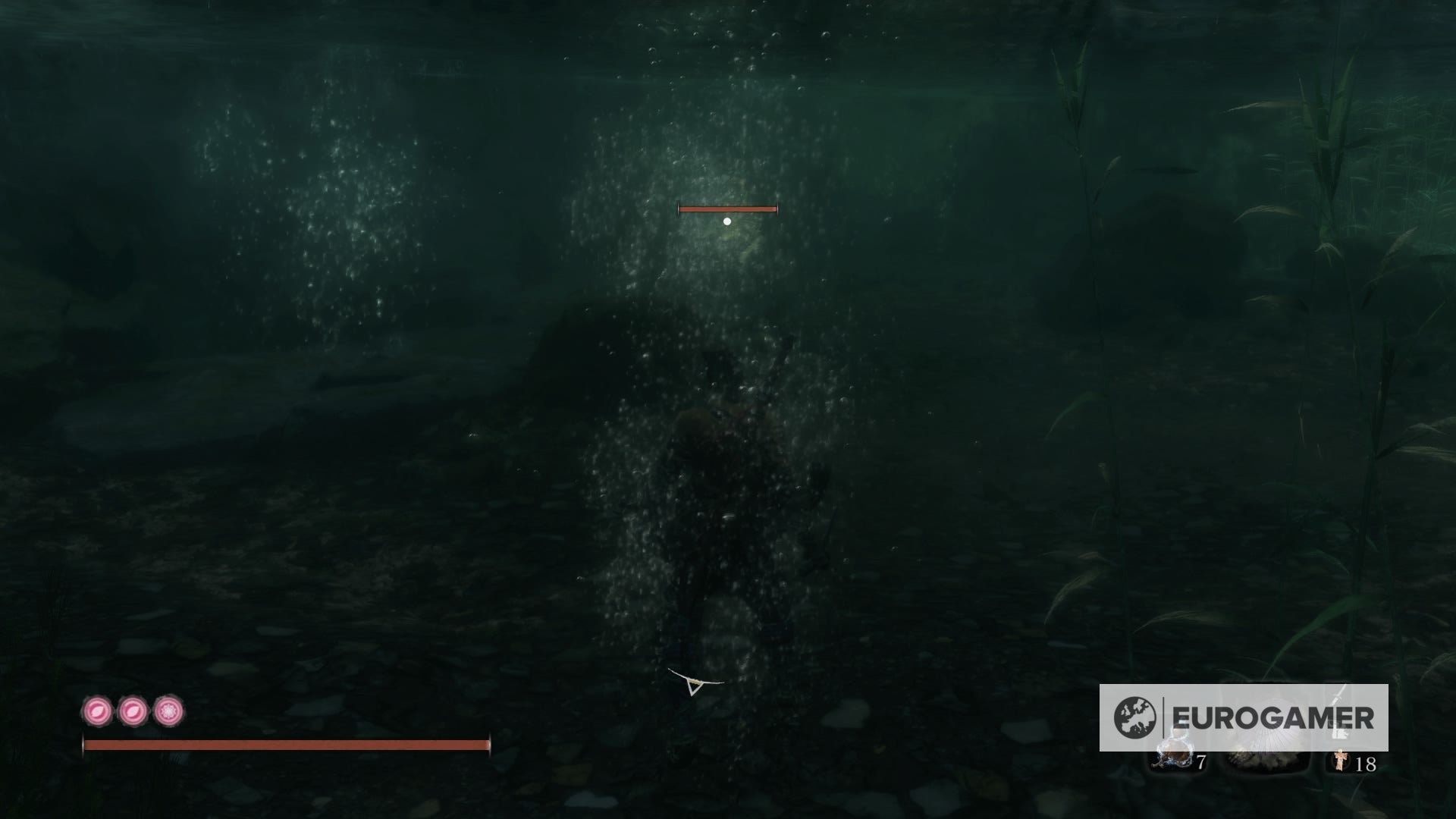1456x819 pixels.
Task: Click the left edge cap of the health bar
Action: tap(85, 745)
